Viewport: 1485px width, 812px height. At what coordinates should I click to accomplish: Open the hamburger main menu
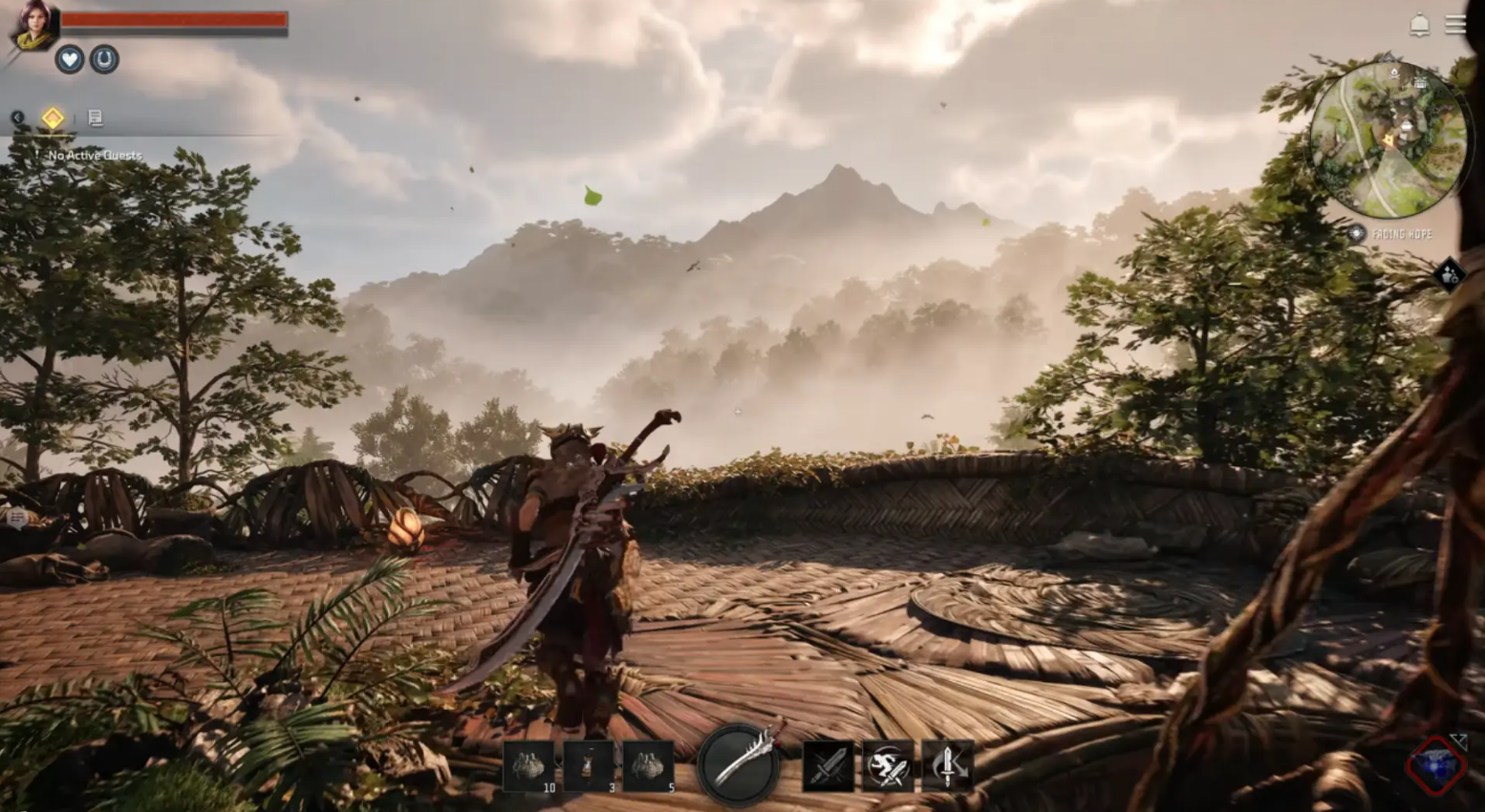click(1455, 25)
